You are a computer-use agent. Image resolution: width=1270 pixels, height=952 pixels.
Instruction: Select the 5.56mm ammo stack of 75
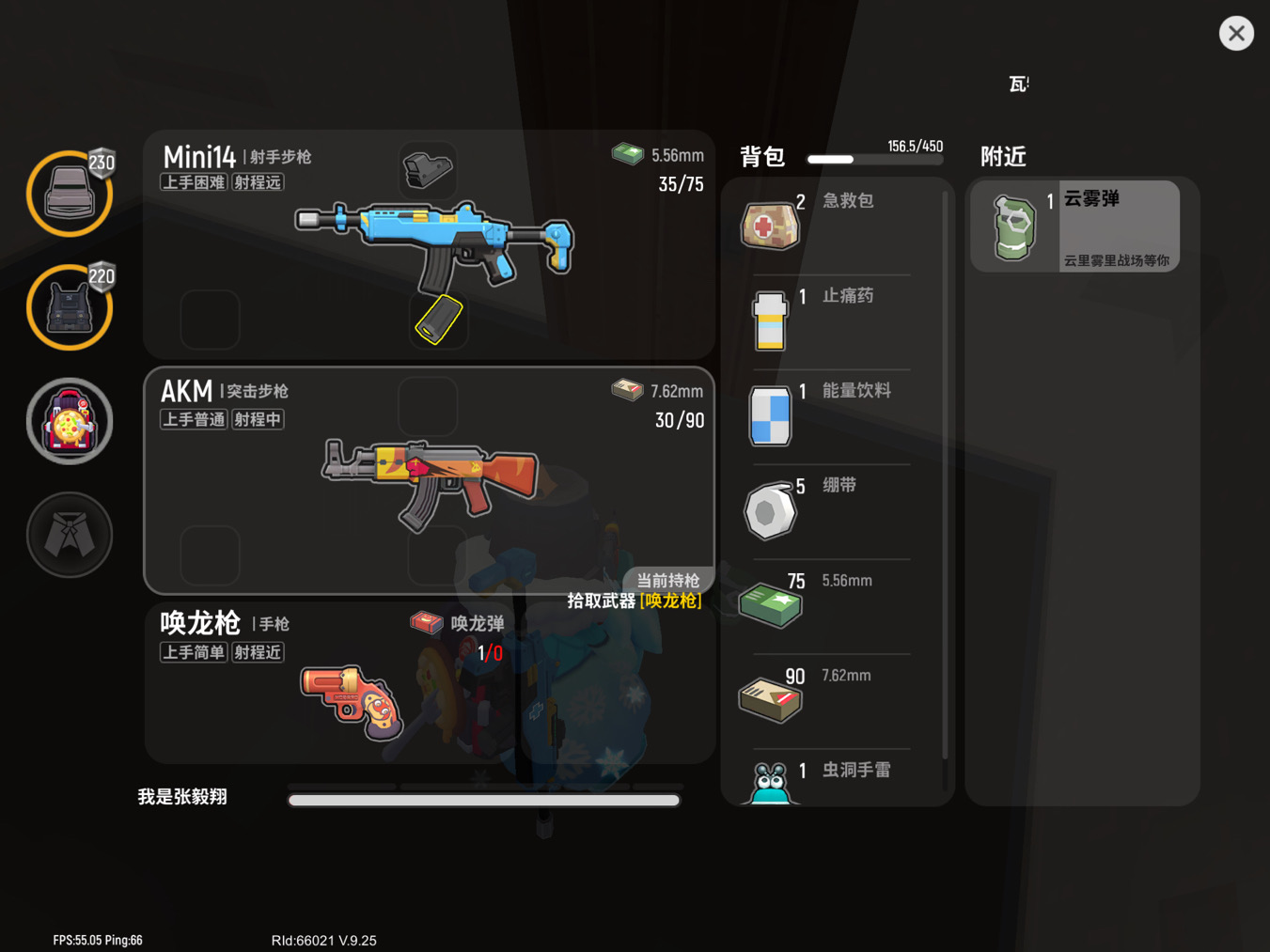click(770, 604)
